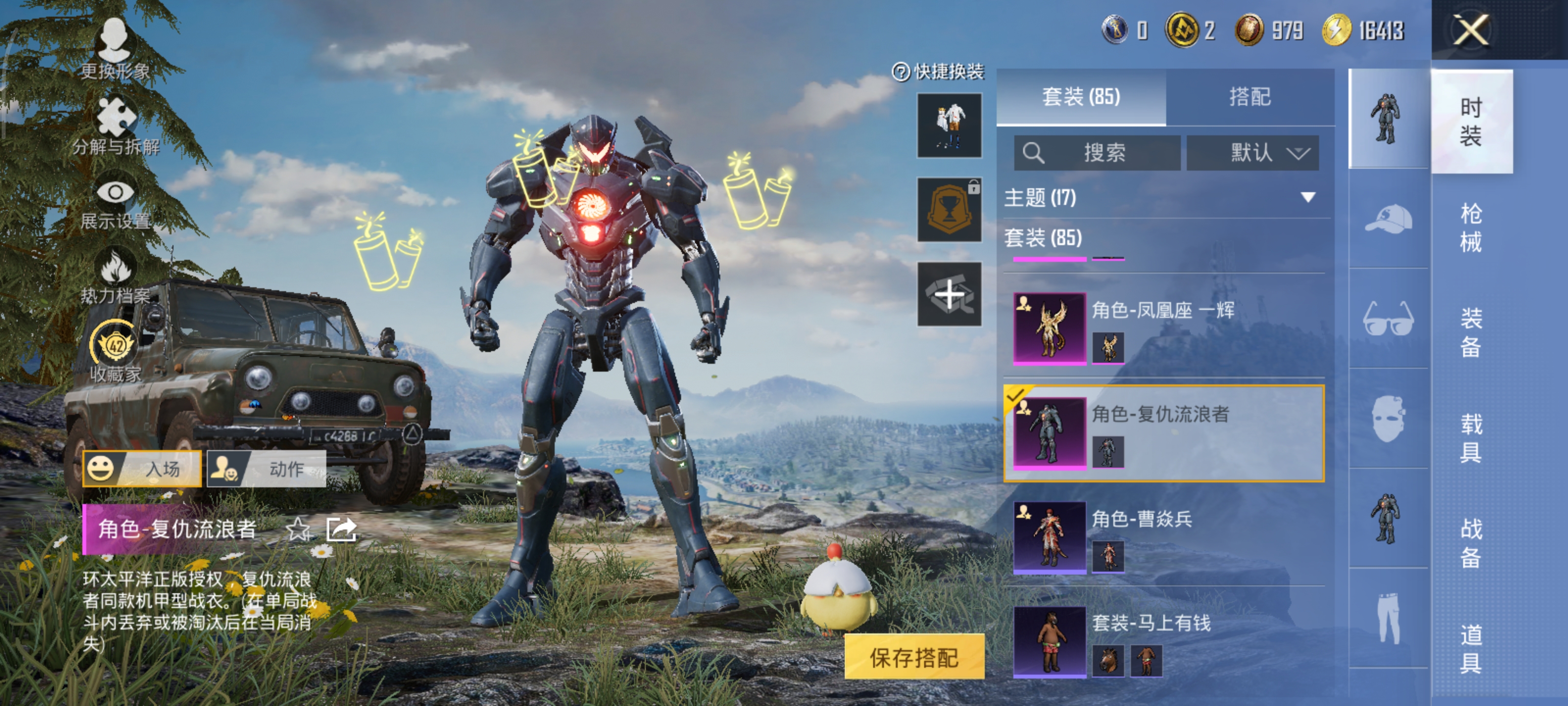Screen dimensions: 1568x706
Task: Open 展示设置 display settings
Action: (115, 203)
